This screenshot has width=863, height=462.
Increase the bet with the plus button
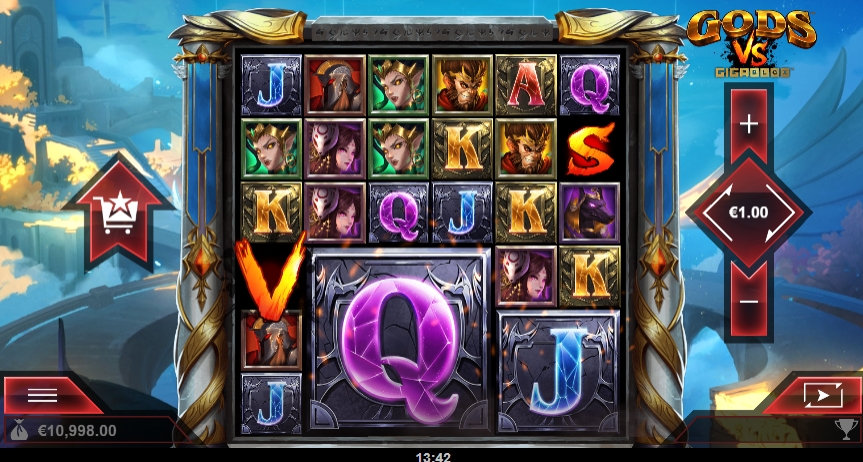[x=748, y=124]
